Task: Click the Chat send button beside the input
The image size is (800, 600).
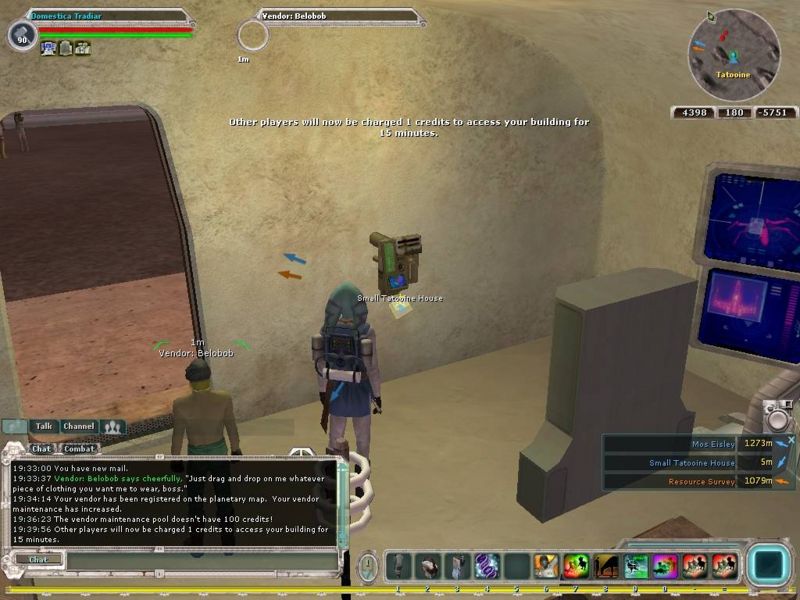Action: pyautogui.click(x=38, y=560)
